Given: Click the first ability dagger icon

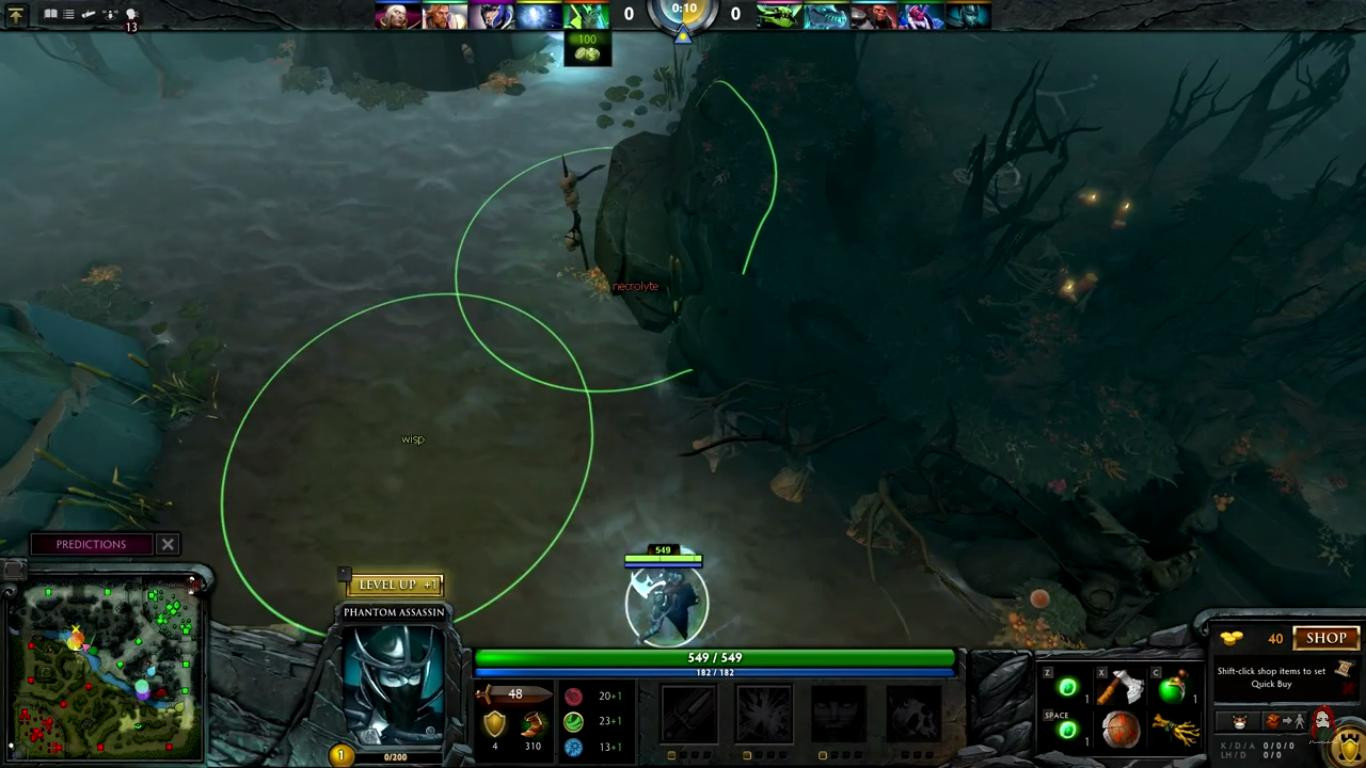Looking at the screenshot, I should point(690,713).
